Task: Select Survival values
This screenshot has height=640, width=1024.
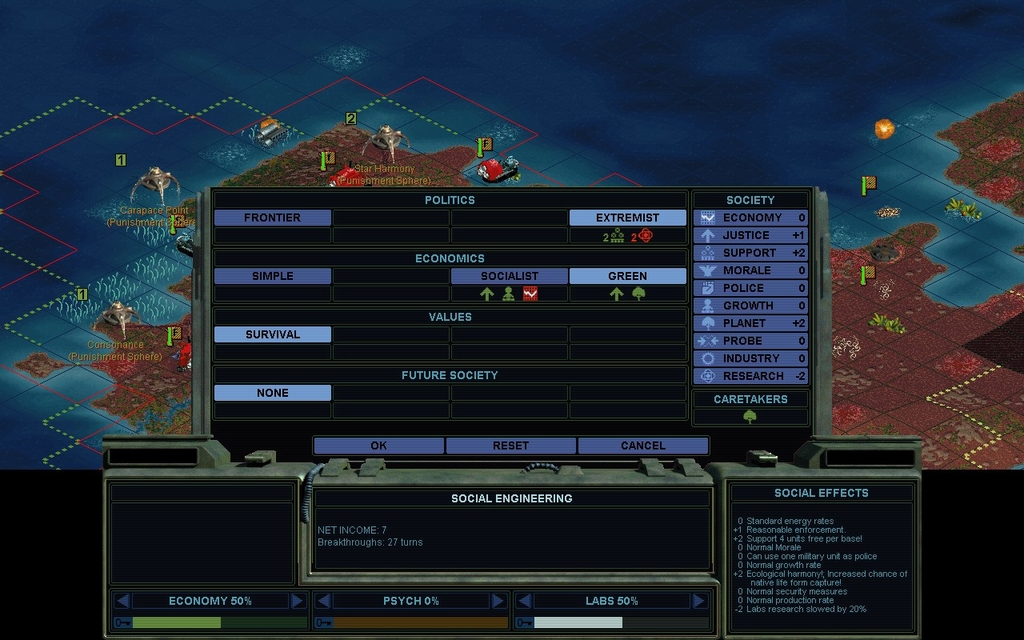Action: click(x=272, y=335)
